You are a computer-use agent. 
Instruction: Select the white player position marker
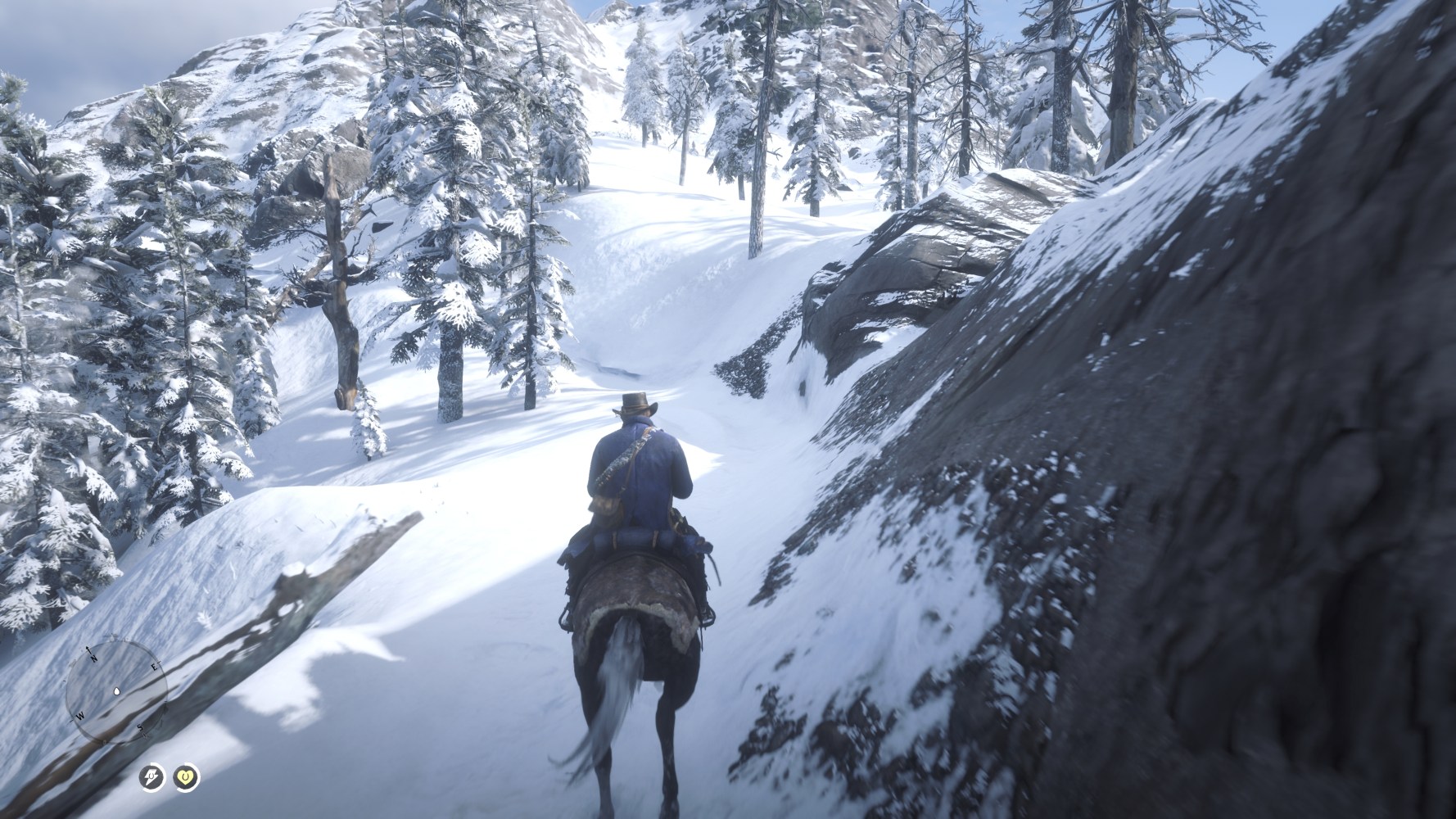(x=116, y=691)
